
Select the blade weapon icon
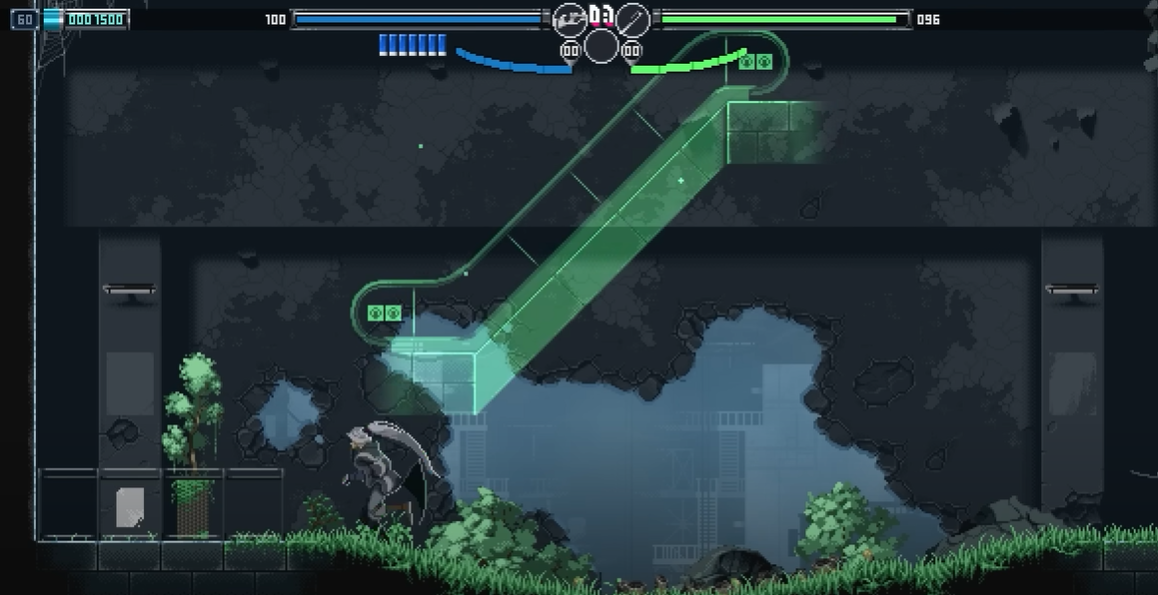coord(632,19)
